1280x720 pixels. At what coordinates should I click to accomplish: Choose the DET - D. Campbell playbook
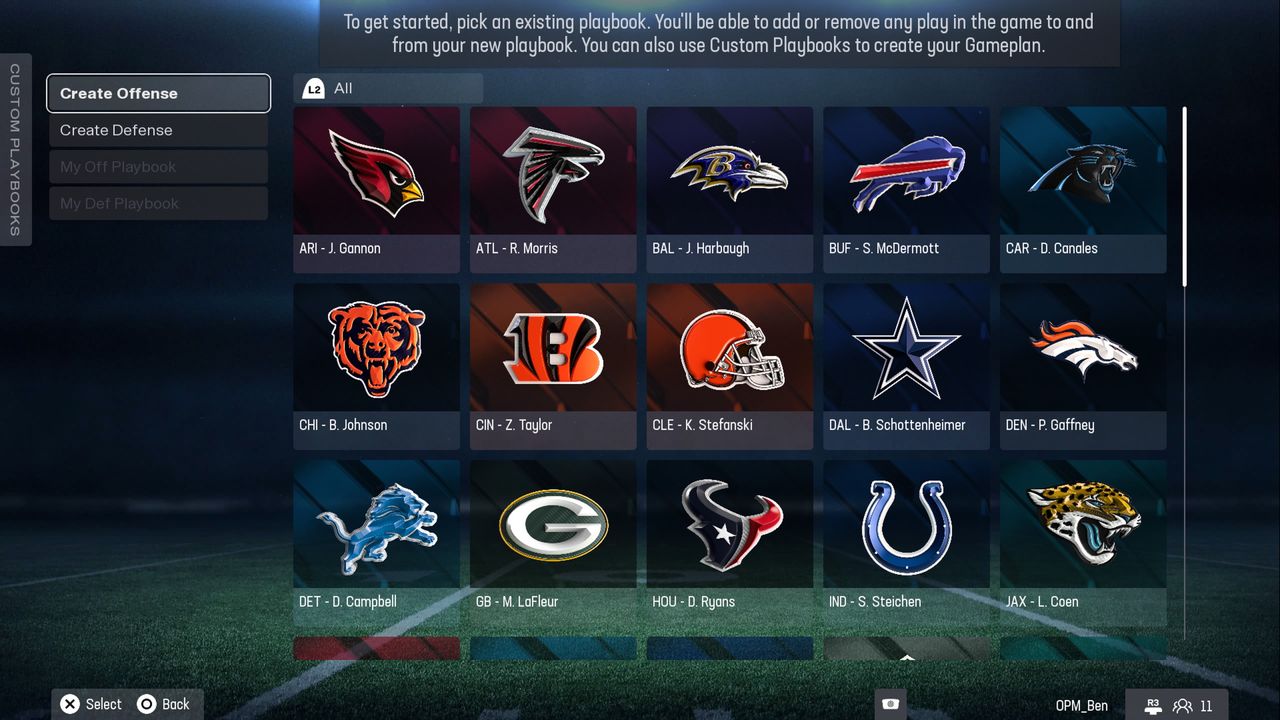pos(376,543)
